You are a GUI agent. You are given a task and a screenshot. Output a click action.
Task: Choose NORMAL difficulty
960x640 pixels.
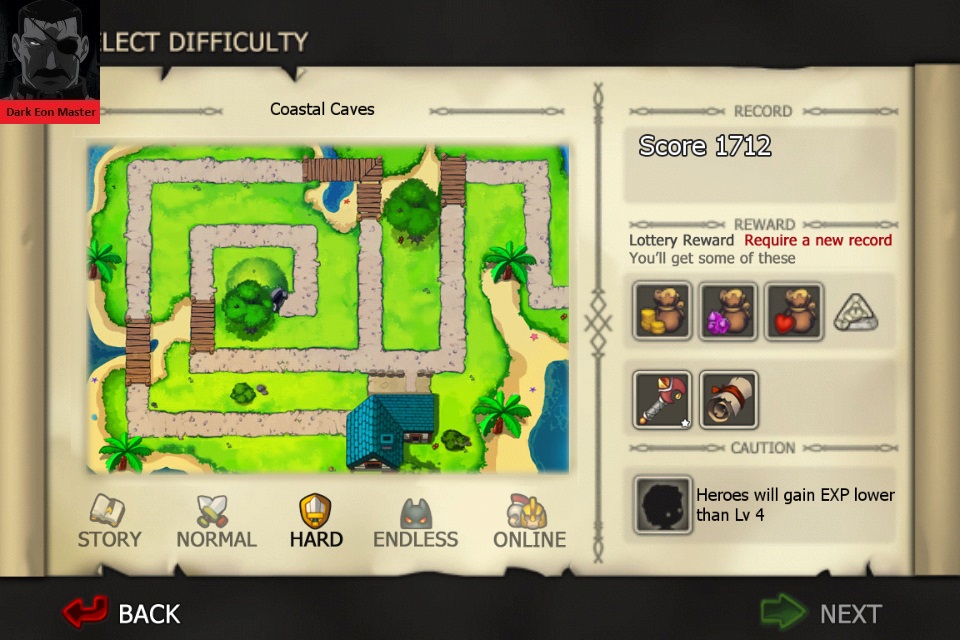[216, 522]
